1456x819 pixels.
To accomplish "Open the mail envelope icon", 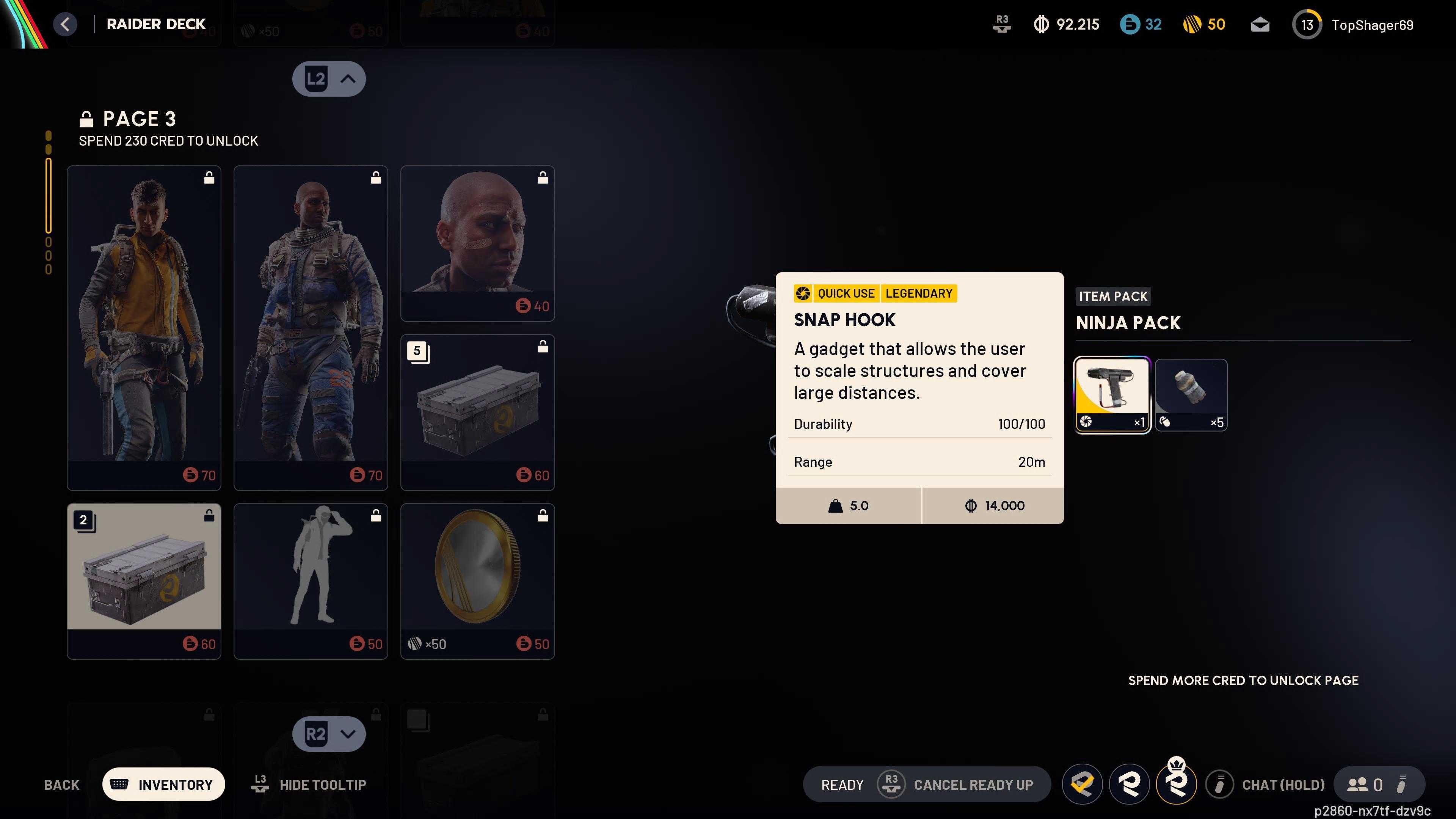I will pyautogui.click(x=1260, y=25).
